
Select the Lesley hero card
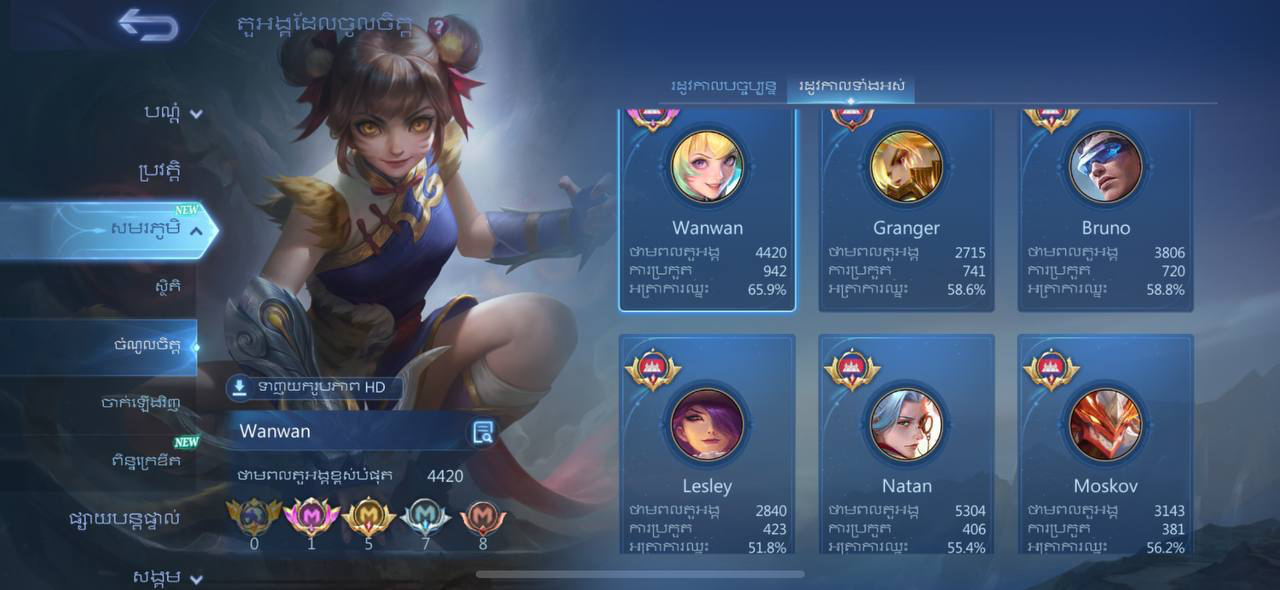[707, 443]
